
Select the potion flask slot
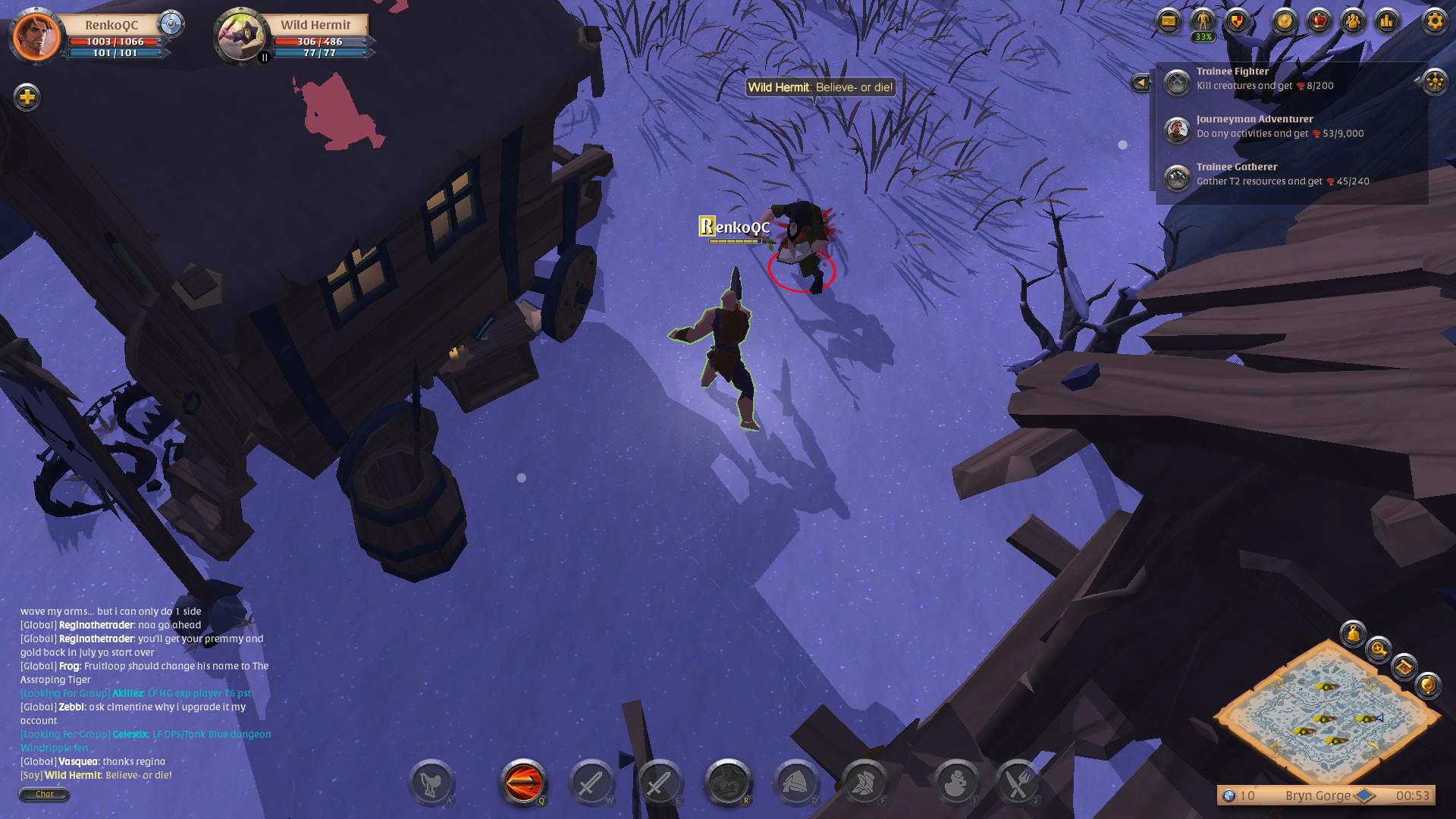956,783
